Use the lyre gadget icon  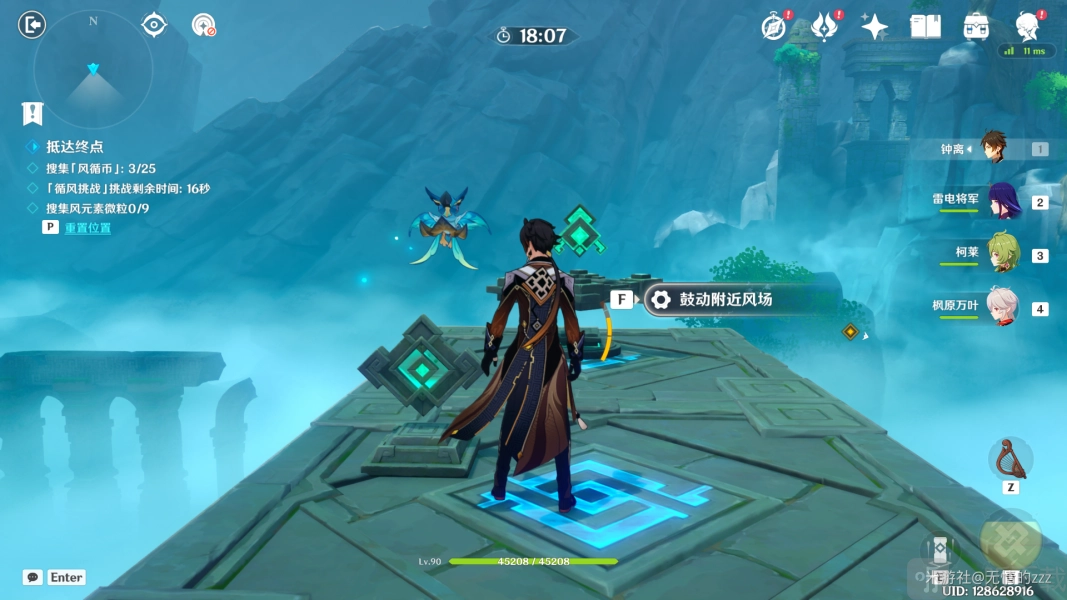coord(1010,459)
